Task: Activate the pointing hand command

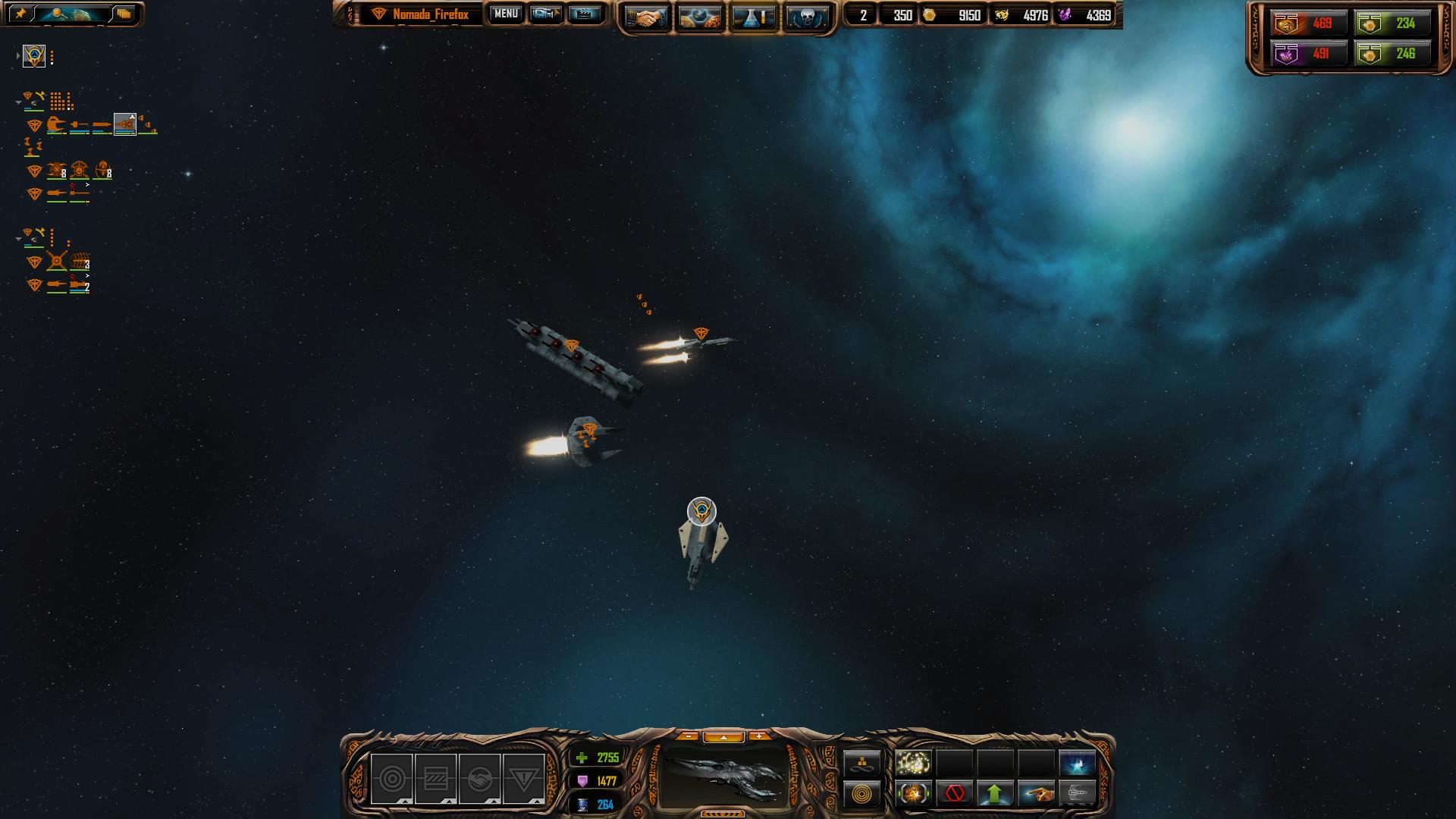Action: point(1036,794)
